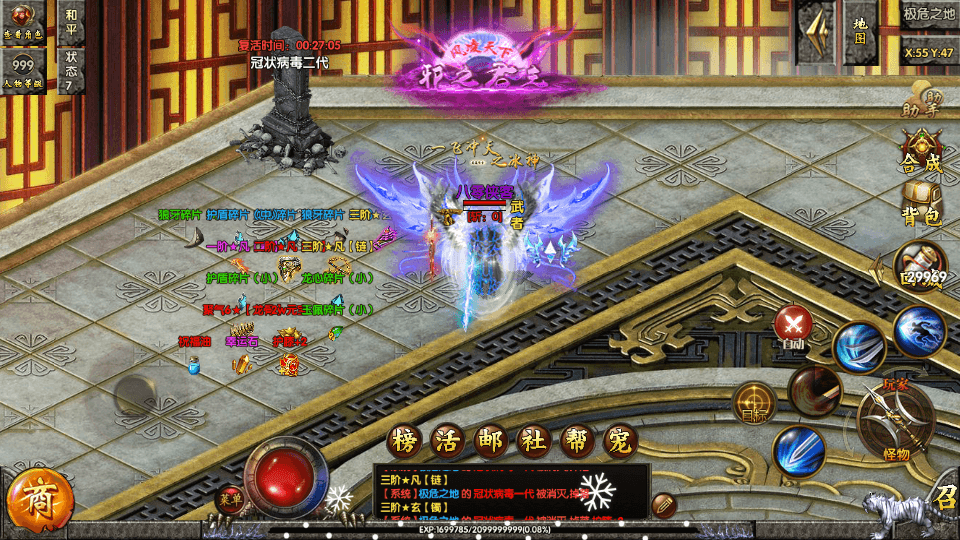The width and height of the screenshot is (960, 540).
Task: Open the 宠 pet button
Action: point(621,440)
